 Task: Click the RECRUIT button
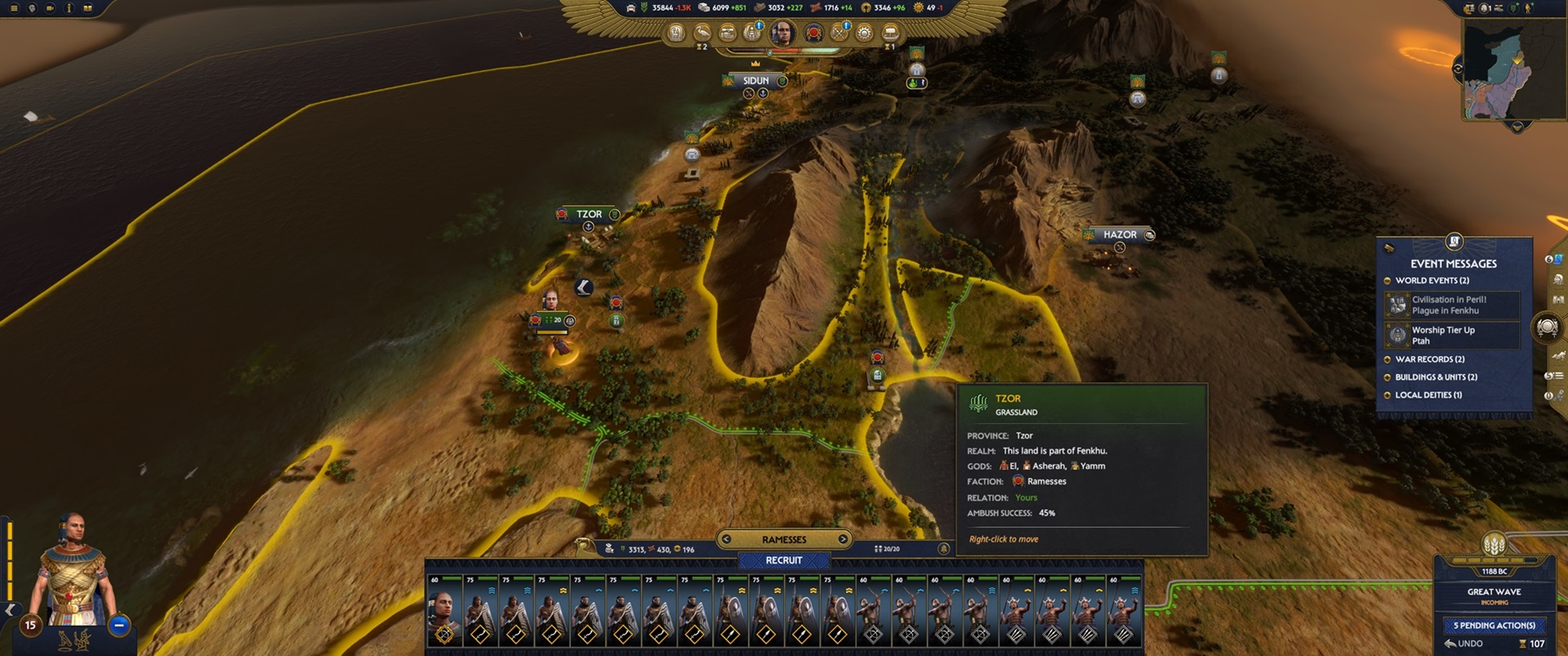[x=783, y=560]
